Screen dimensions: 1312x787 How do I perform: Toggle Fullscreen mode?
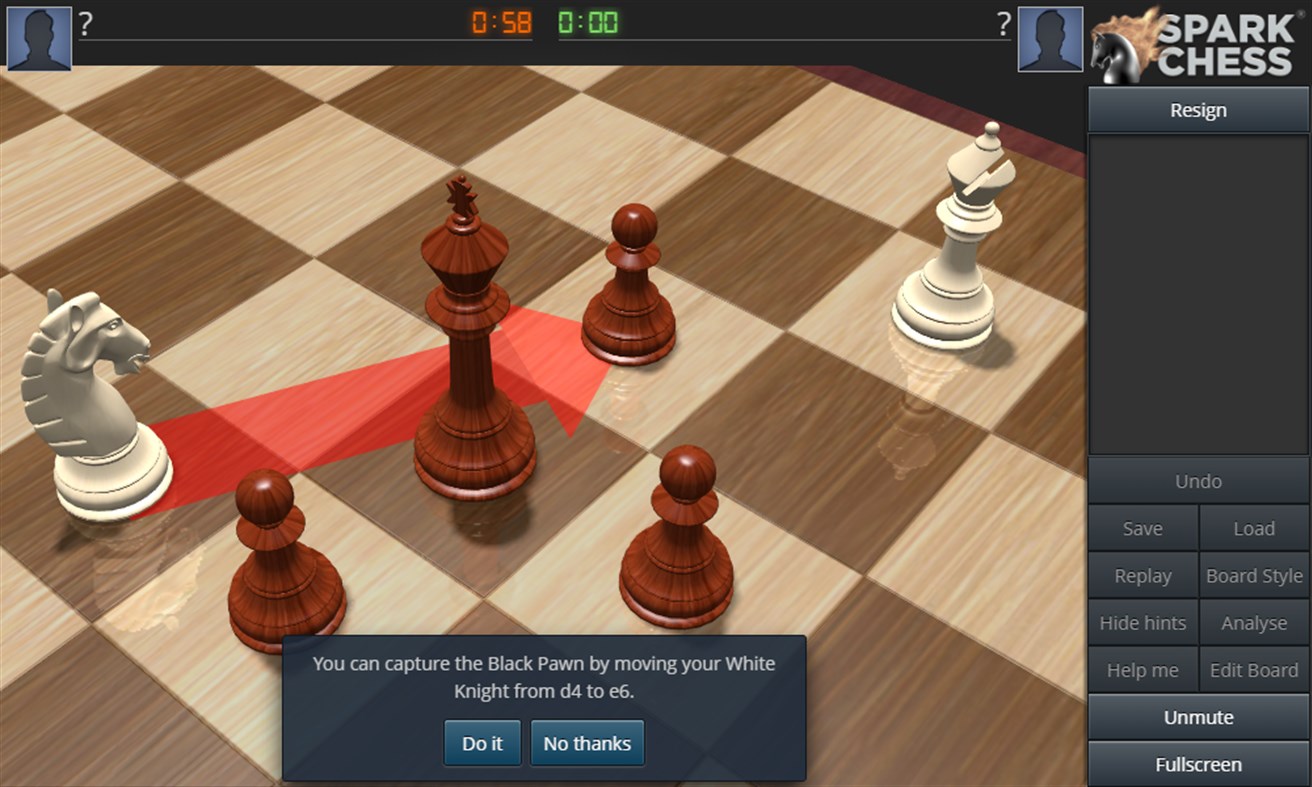pos(1197,764)
